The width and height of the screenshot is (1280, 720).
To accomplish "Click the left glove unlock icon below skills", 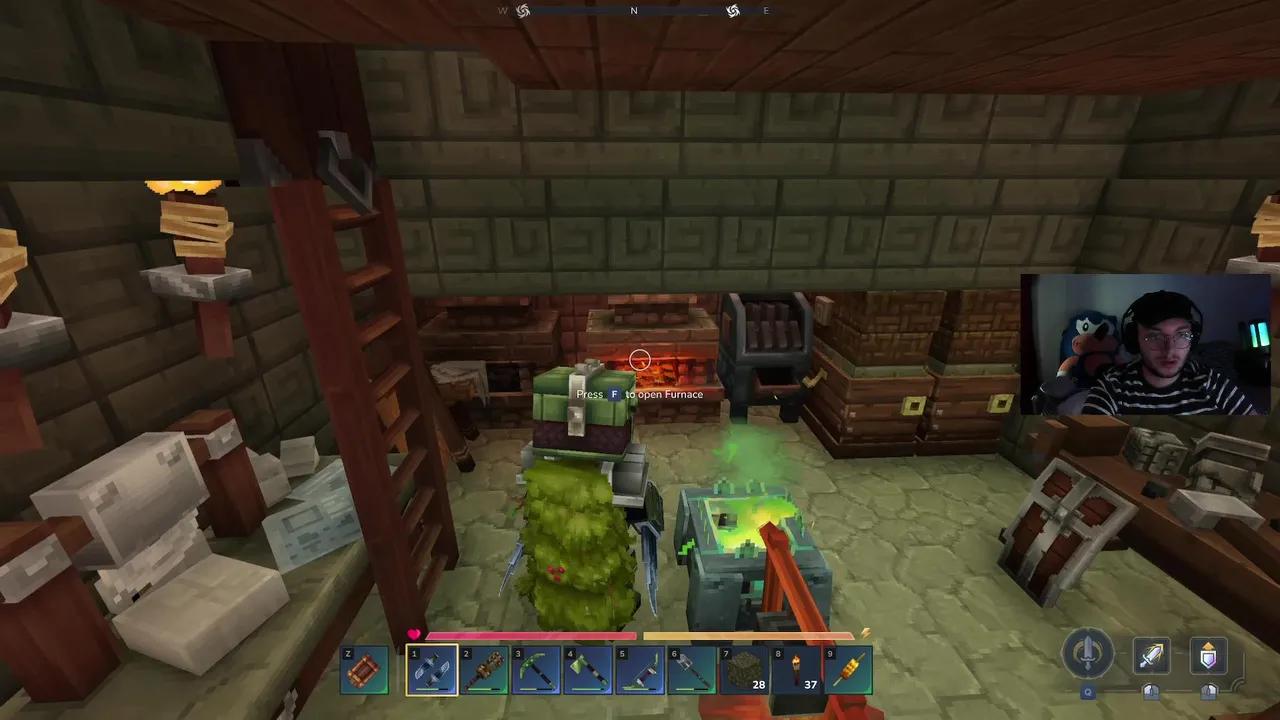I will (x=1150, y=691).
